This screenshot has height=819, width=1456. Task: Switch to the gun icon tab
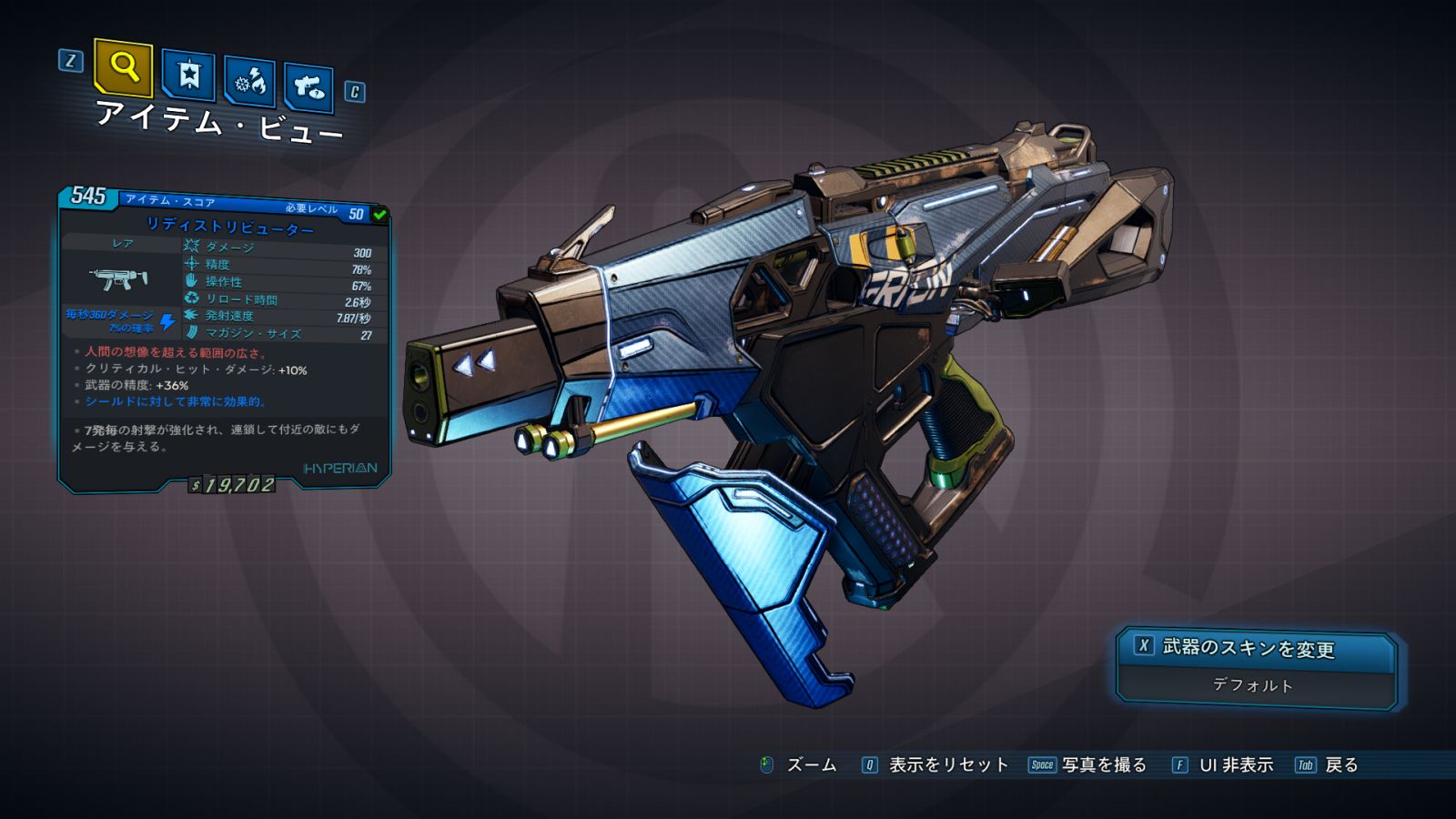308,87
